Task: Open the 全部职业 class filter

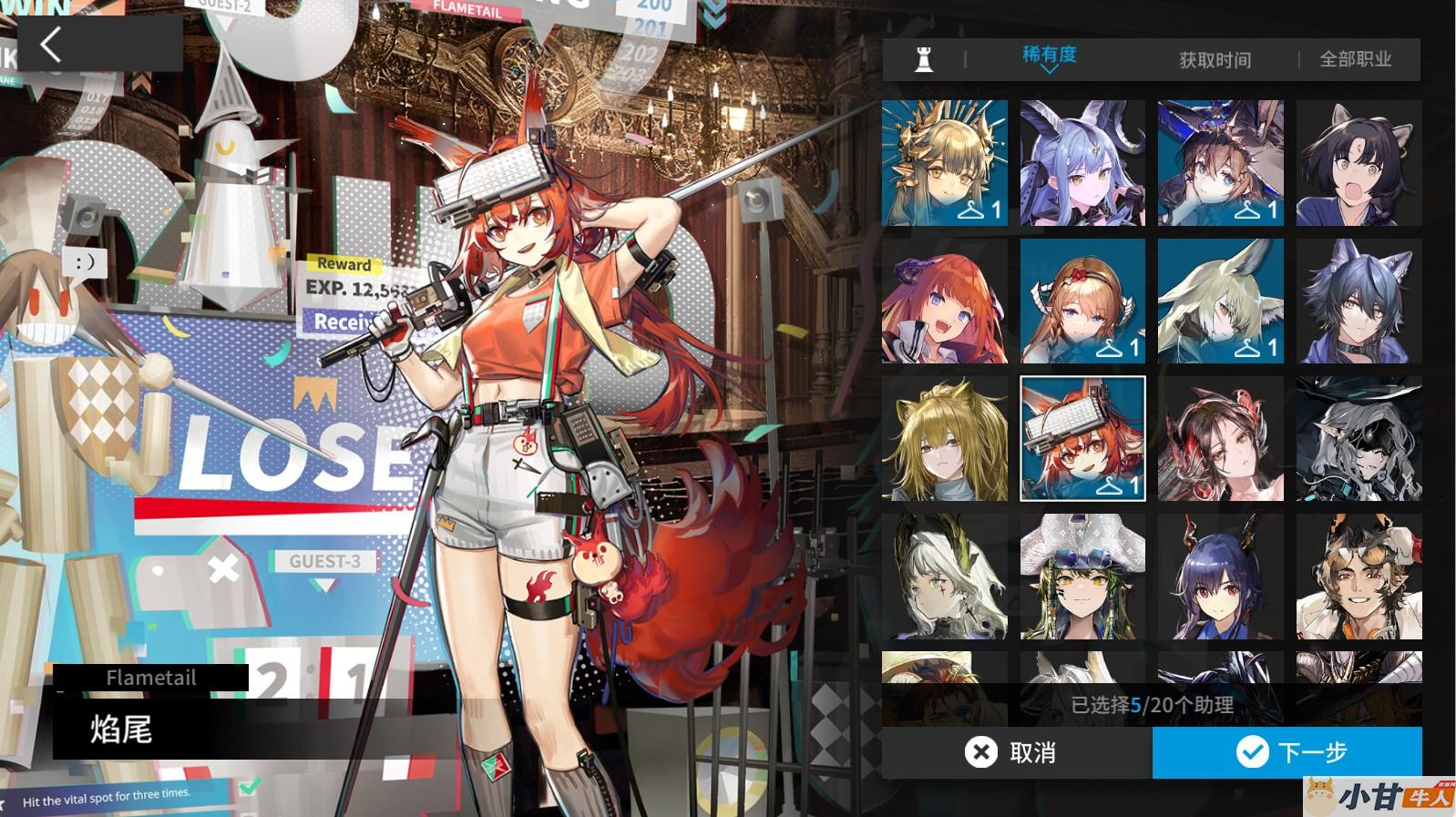Action: pos(1355,60)
